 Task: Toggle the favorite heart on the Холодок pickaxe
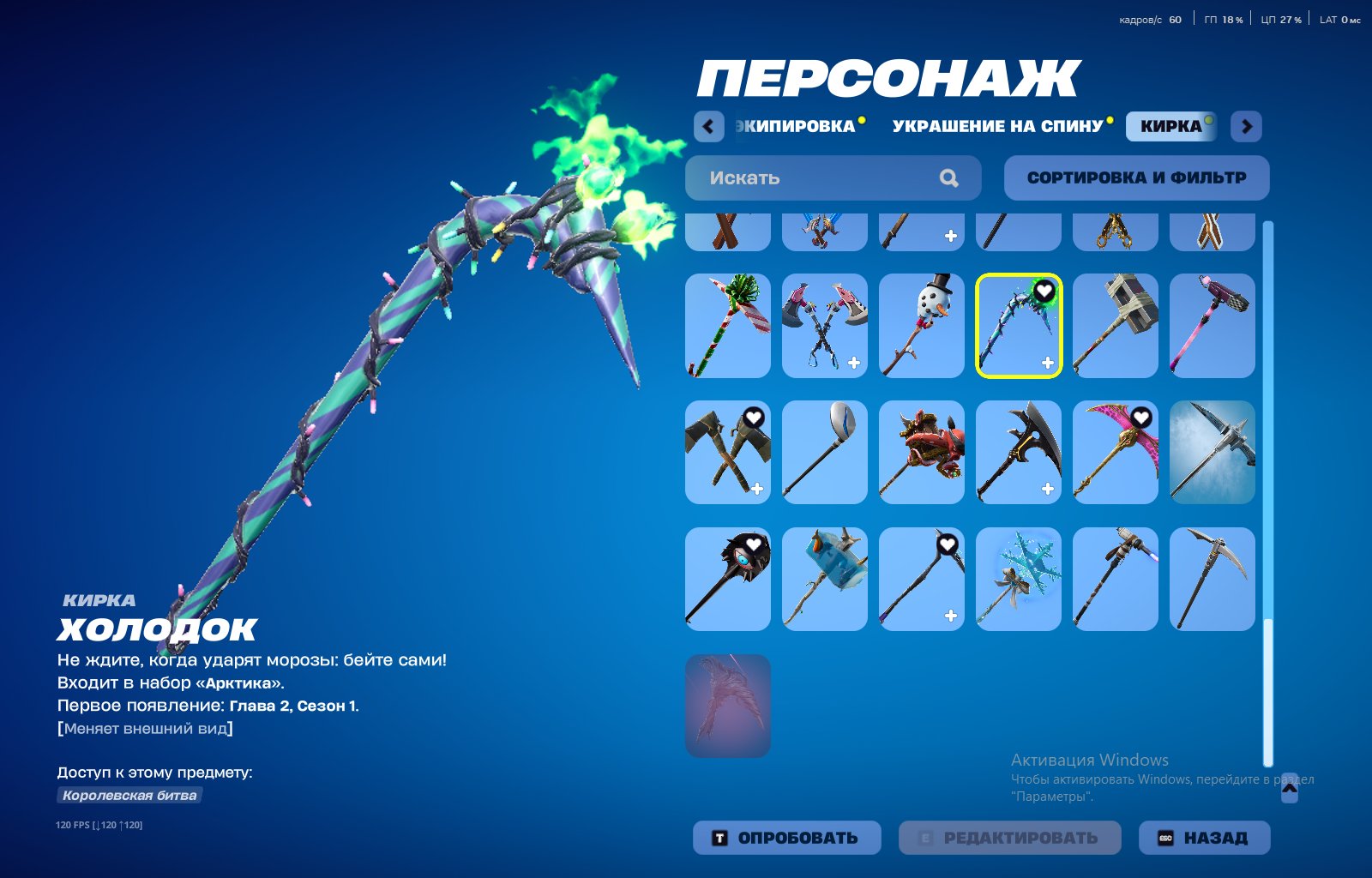[x=1044, y=292]
